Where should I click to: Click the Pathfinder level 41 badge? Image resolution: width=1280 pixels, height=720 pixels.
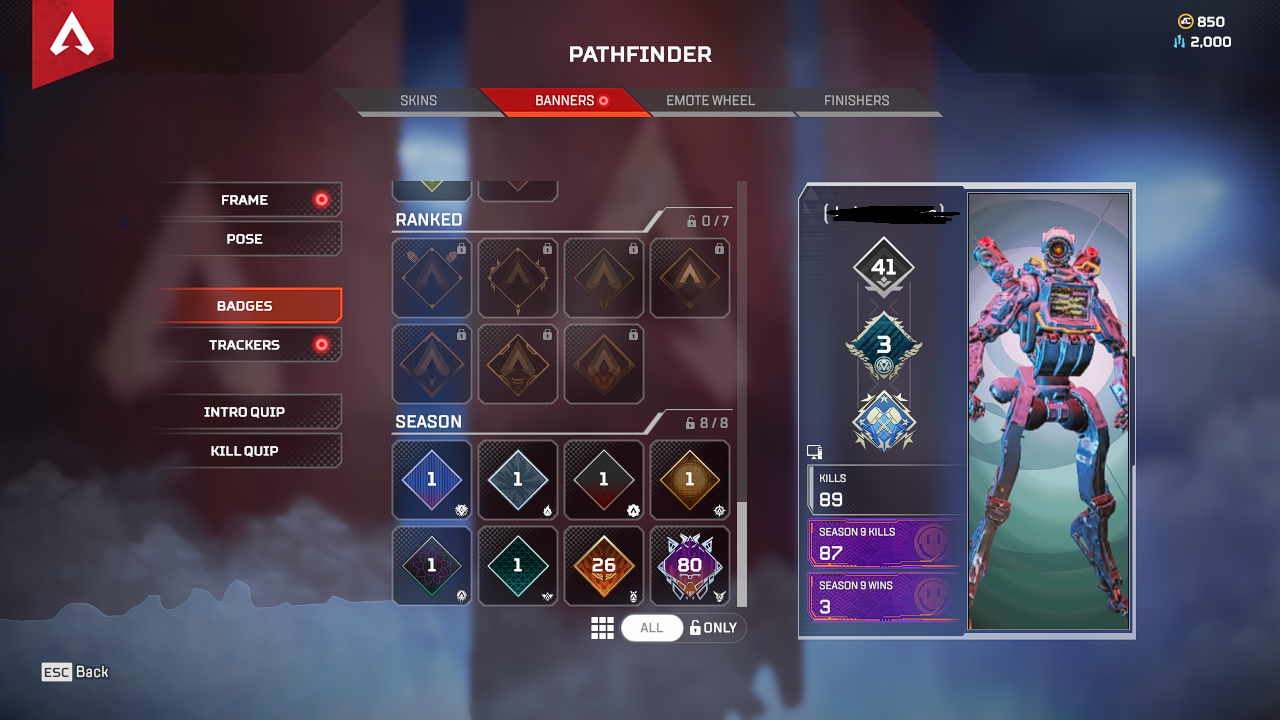(x=884, y=266)
